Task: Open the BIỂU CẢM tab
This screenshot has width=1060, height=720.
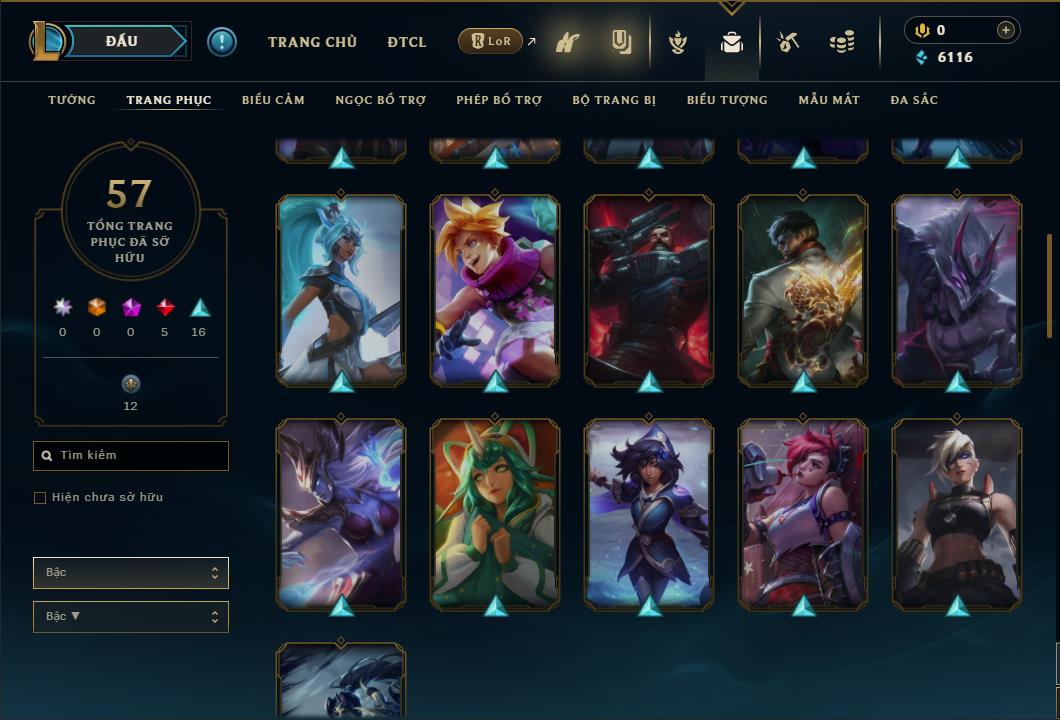Action: tap(273, 100)
